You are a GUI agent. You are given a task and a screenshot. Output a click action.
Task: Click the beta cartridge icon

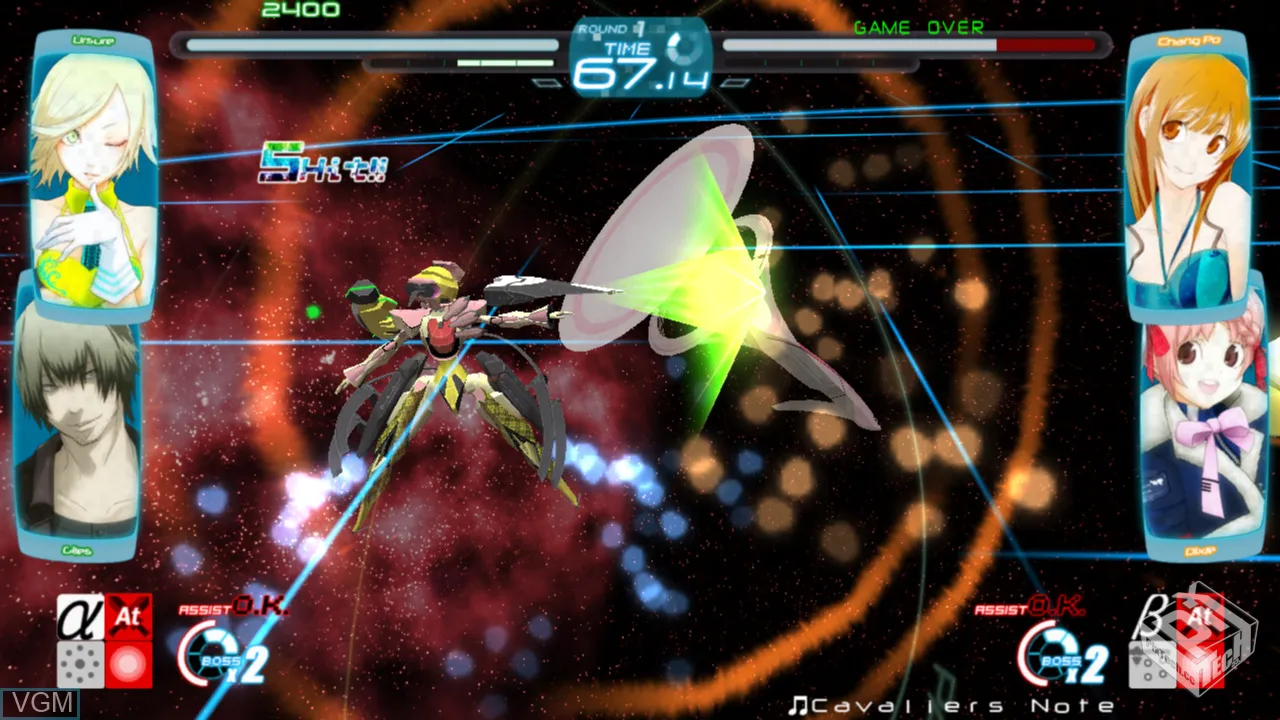[1150, 618]
